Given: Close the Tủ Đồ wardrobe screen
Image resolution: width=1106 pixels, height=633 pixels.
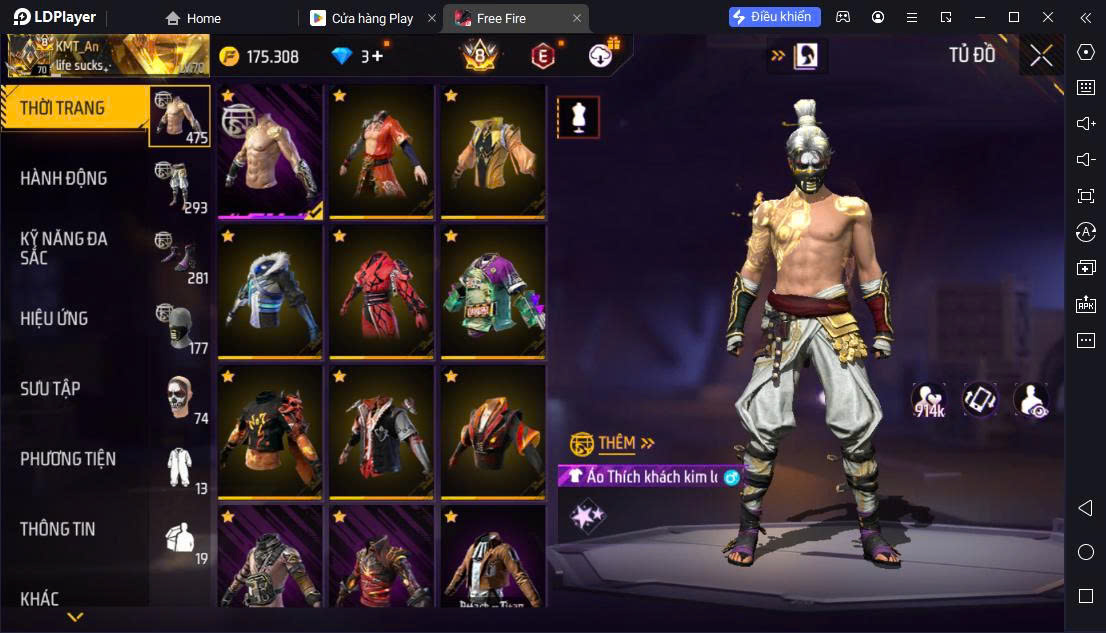Looking at the screenshot, I should pos(1041,56).
